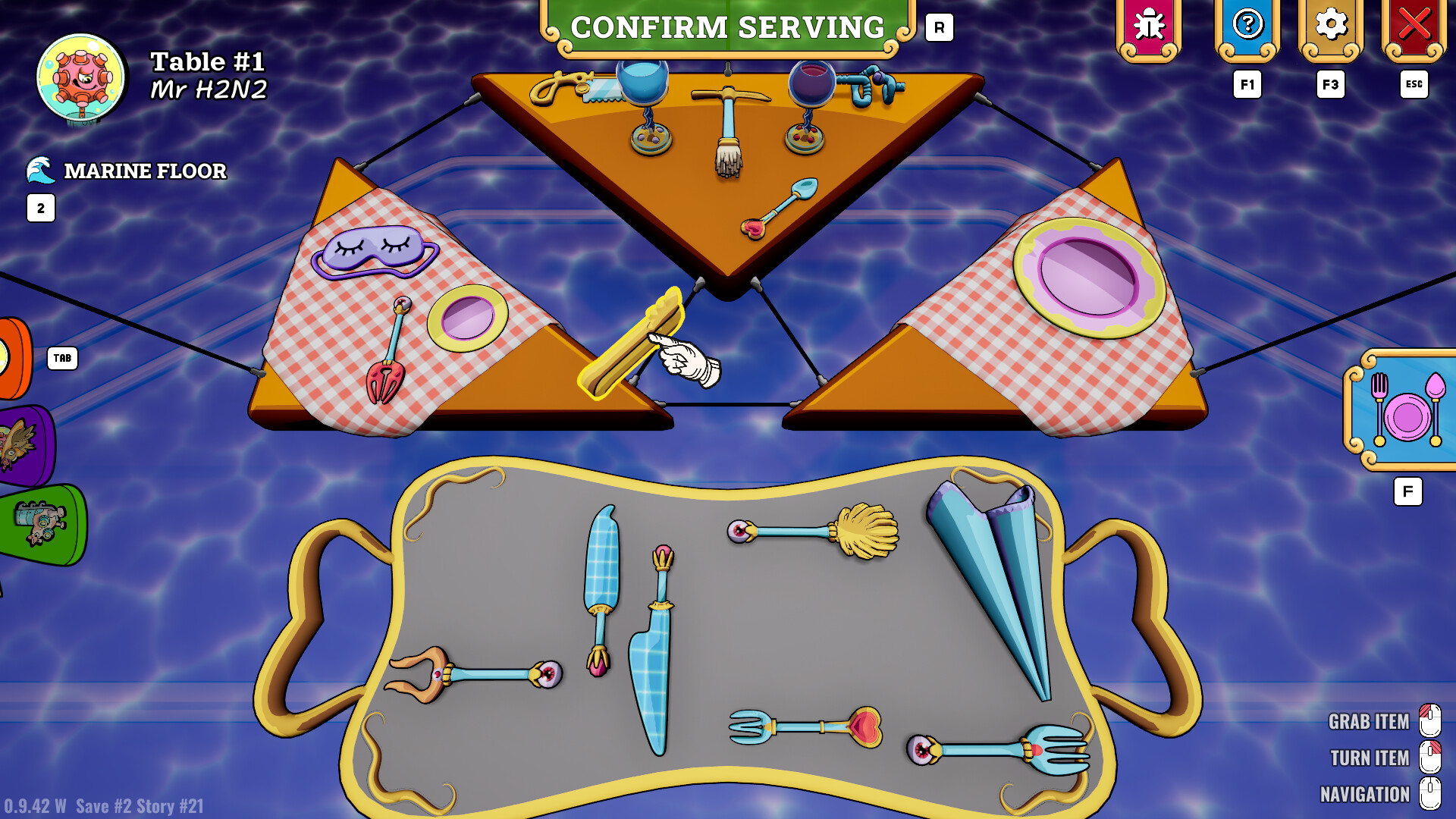This screenshot has height=819, width=1456.
Task: Click Mr H2N2's customer portrait
Action: pos(81,78)
